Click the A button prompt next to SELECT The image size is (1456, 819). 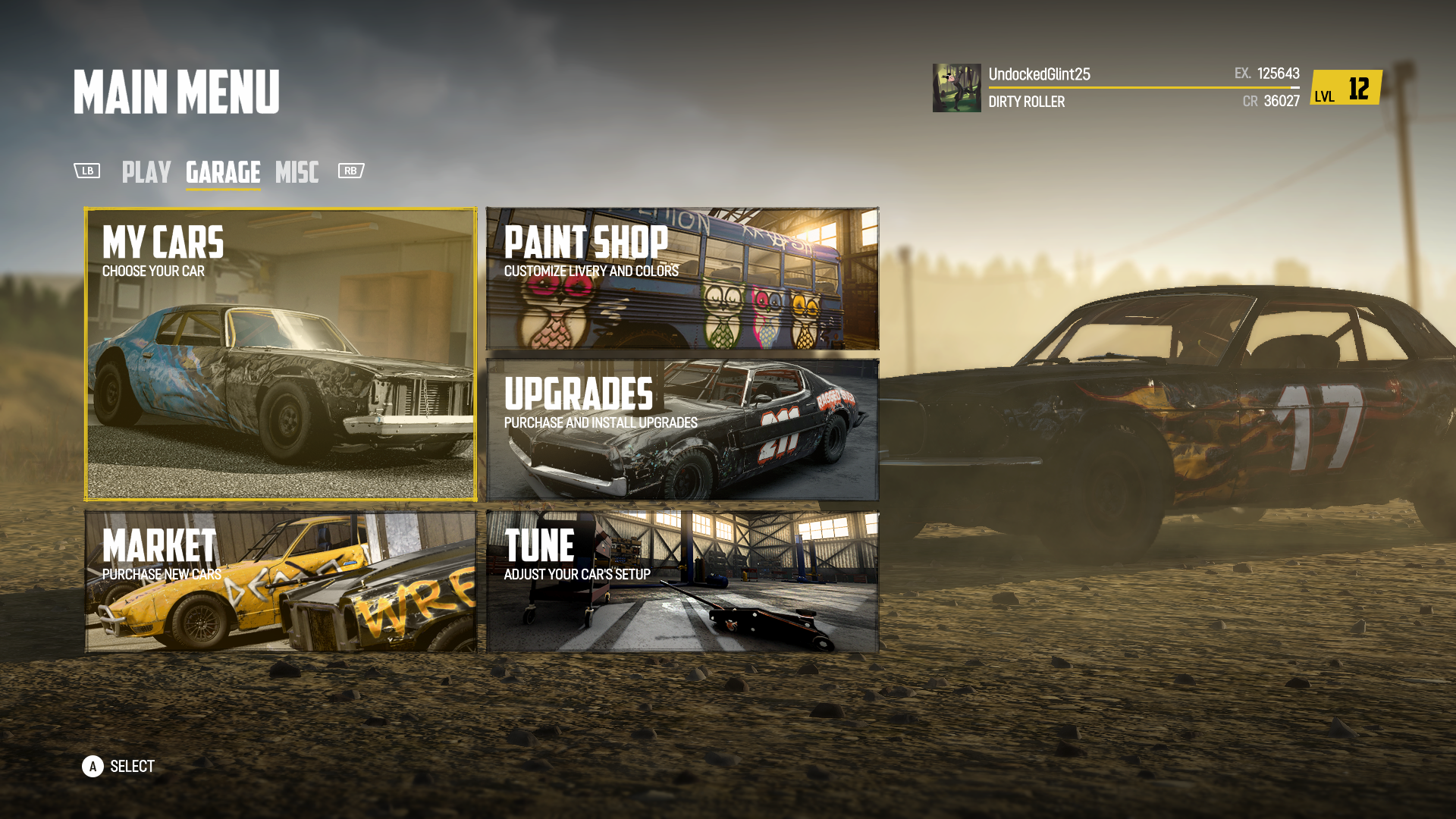pyautogui.click(x=93, y=766)
